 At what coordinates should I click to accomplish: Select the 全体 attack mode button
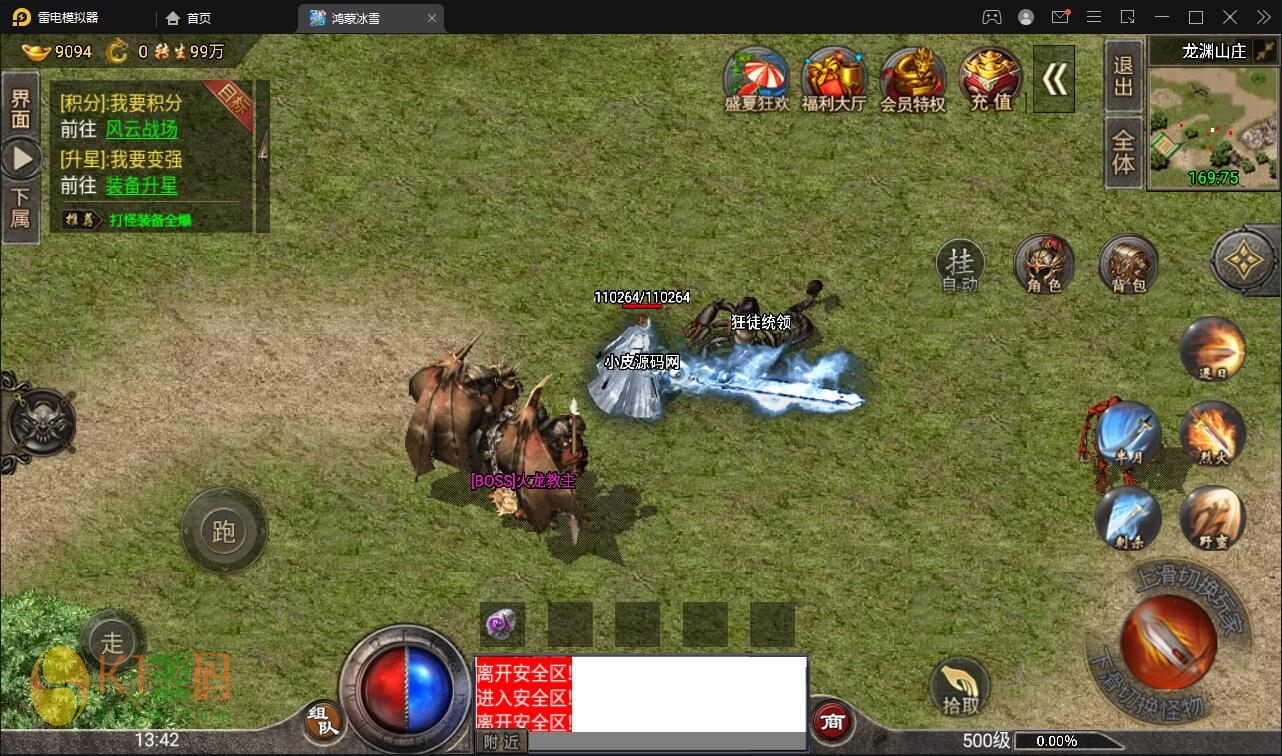pos(1124,151)
